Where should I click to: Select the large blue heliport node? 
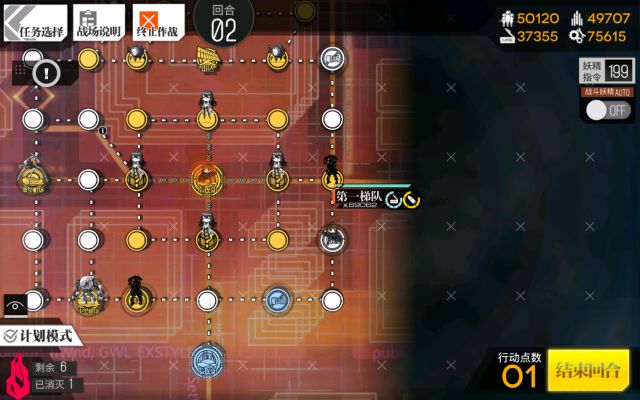pyautogui.click(x=207, y=357)
